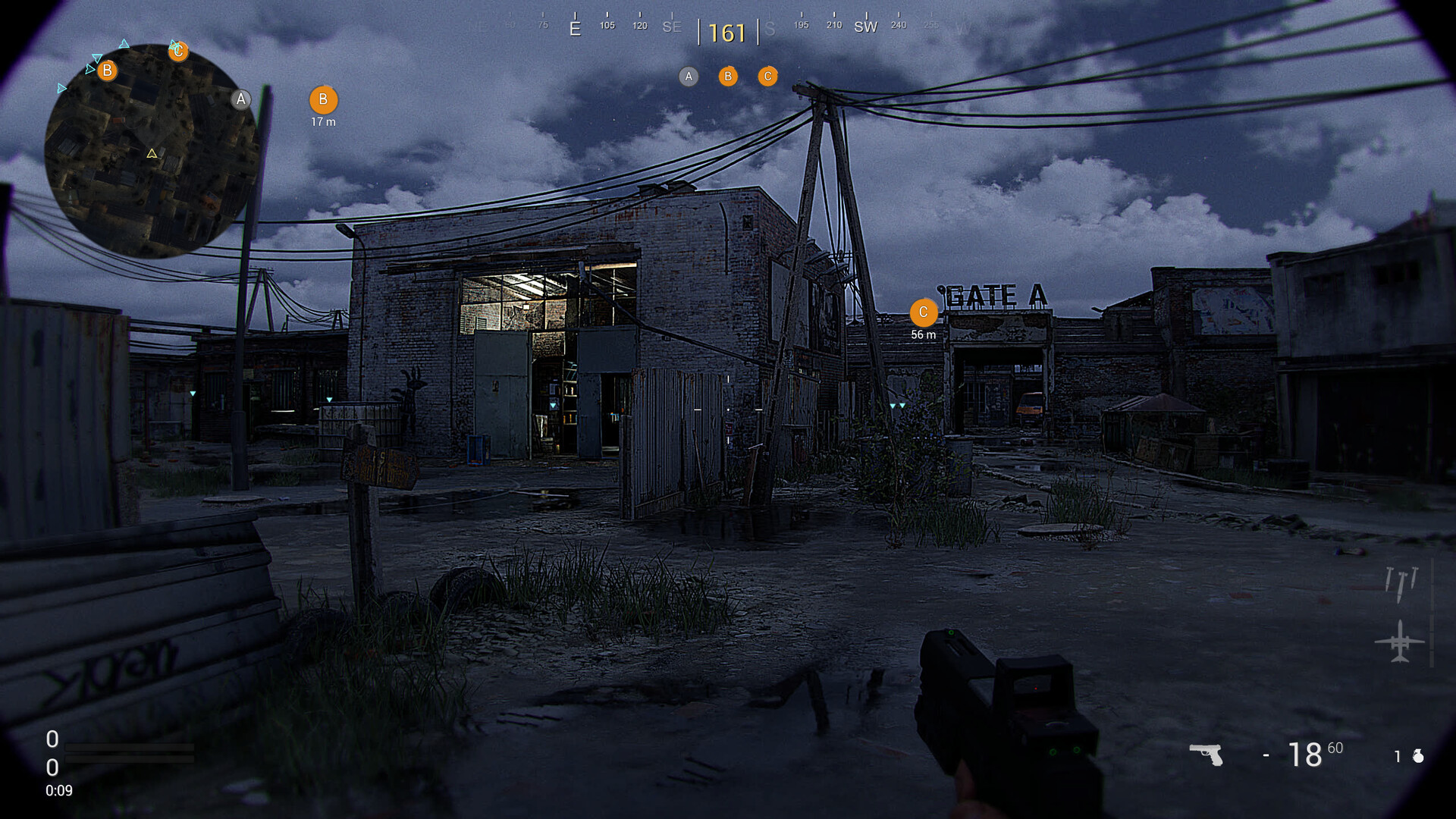Viewport: 1456px width, 819px height.
Task: Select the orange B marker on the minimap
Action: 107,71
